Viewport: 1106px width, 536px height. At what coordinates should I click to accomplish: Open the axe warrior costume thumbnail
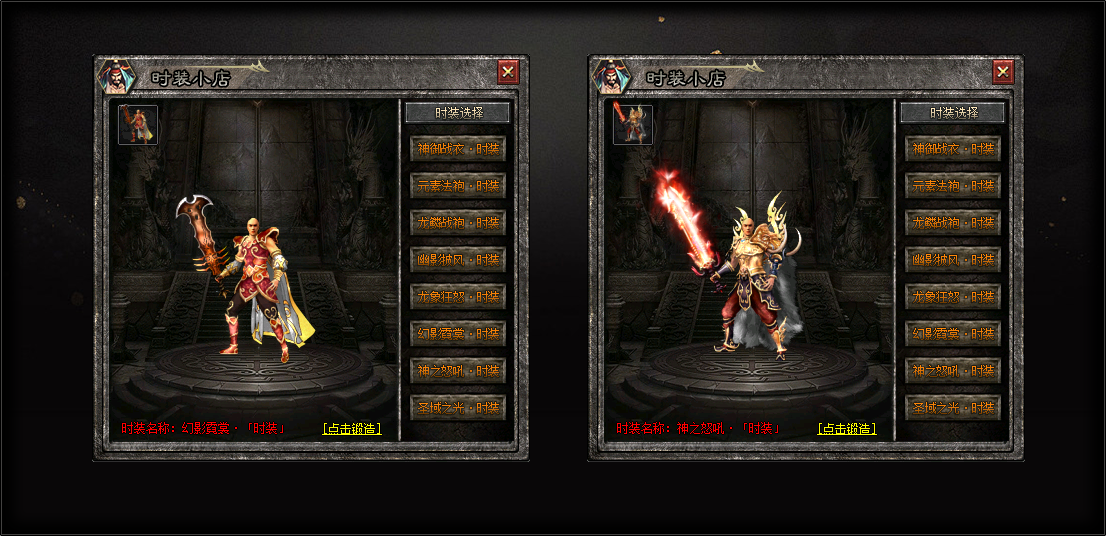tap(138, 125)
